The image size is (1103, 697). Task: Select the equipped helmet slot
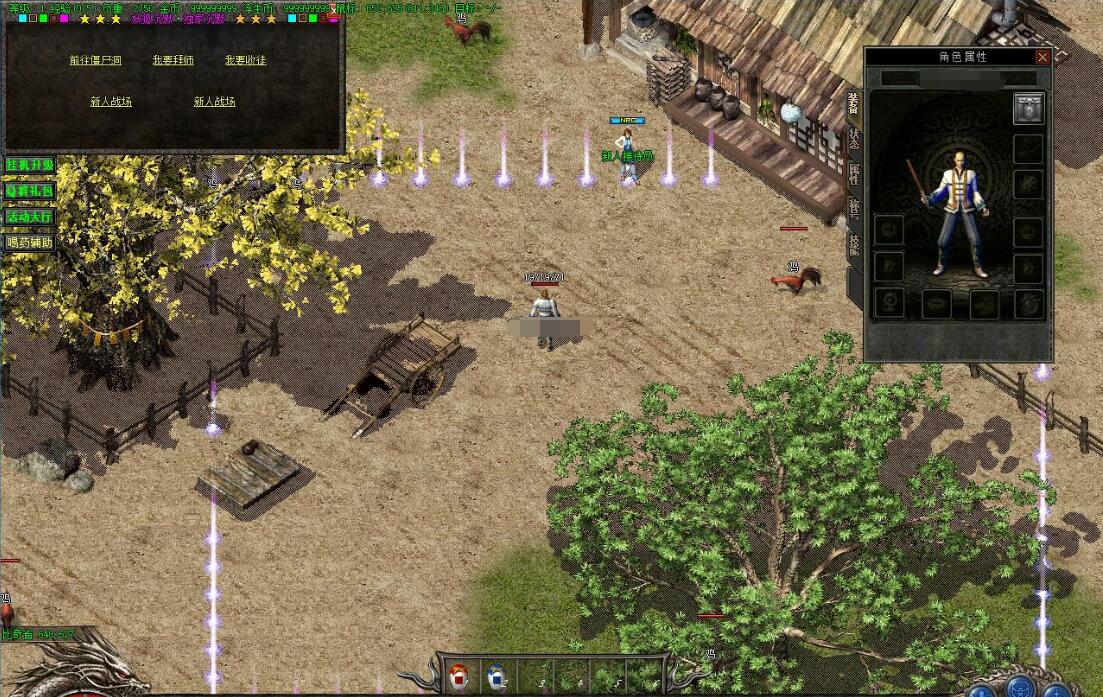(1028, 108)
